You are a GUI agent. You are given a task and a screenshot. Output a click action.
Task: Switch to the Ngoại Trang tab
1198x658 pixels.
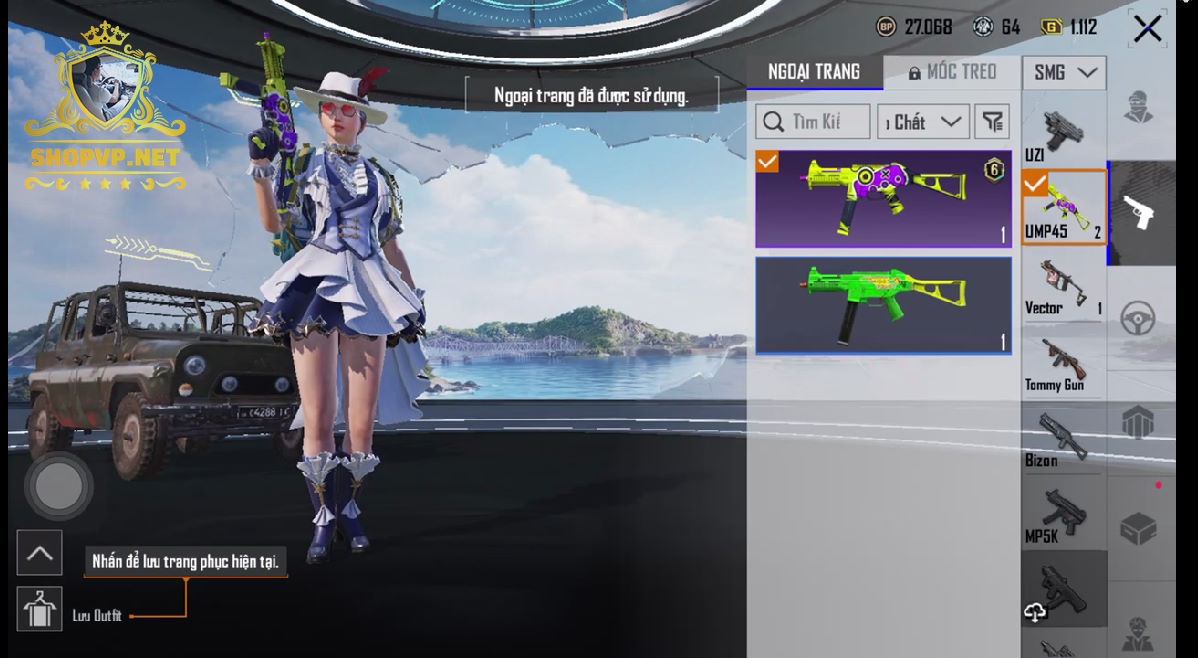[814, 72]
